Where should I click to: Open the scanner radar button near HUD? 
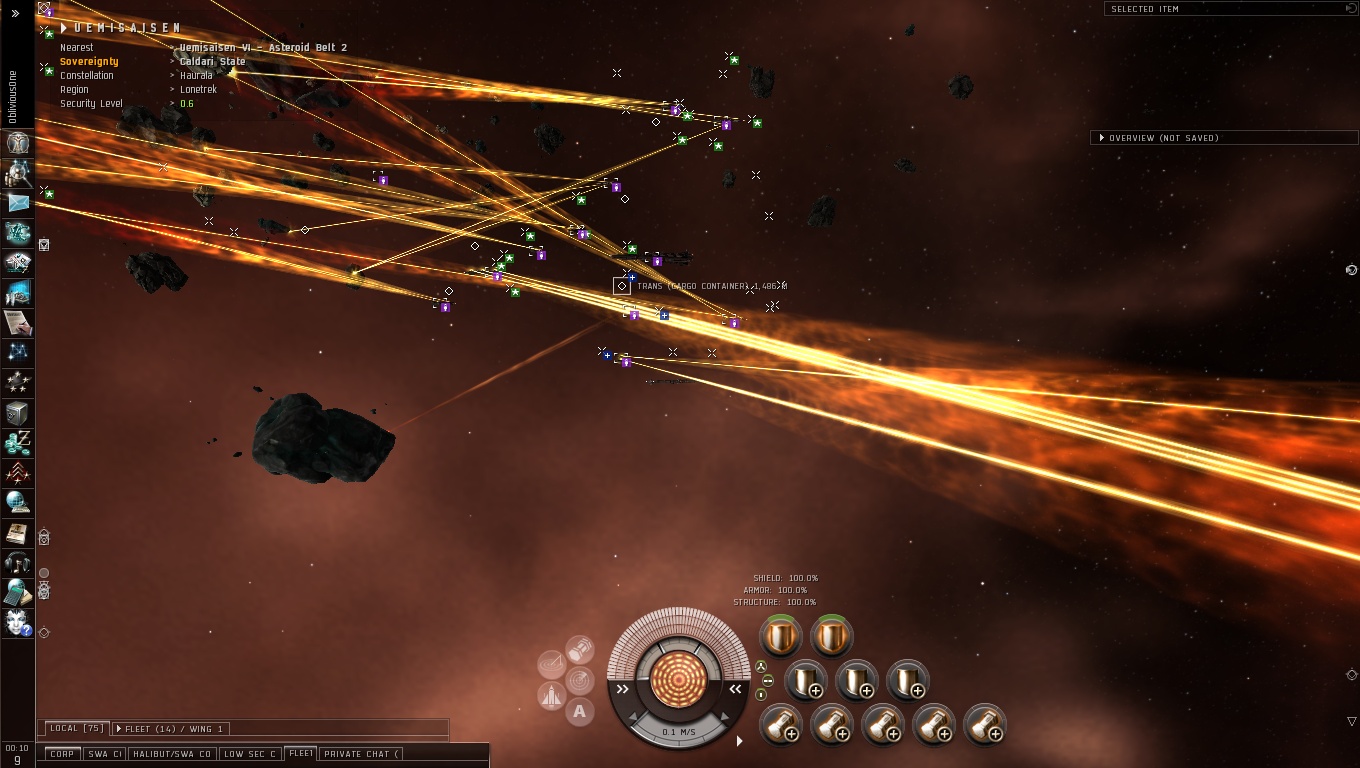(580, 681)
